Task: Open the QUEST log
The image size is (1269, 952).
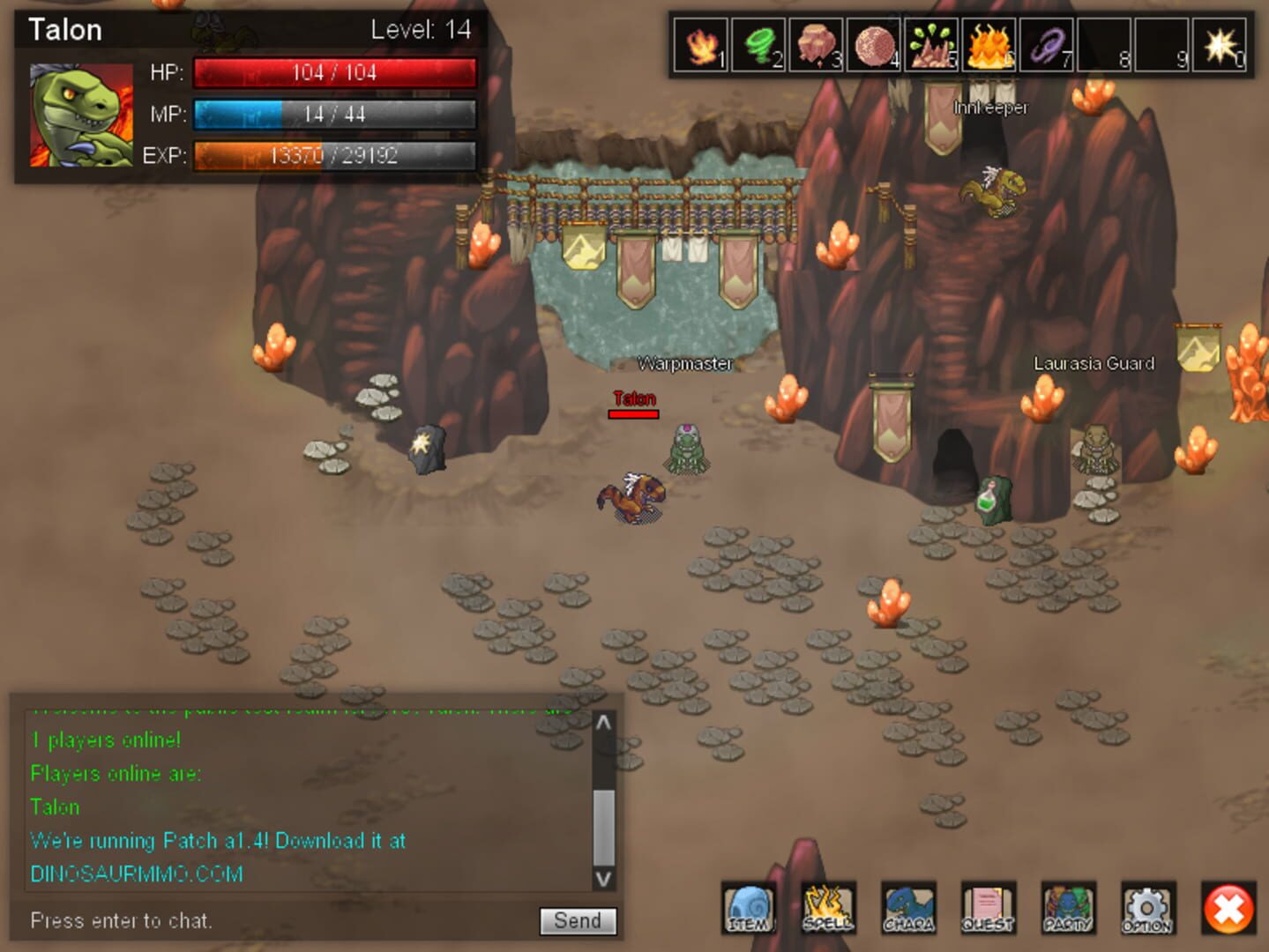Action: click(988, 908)
